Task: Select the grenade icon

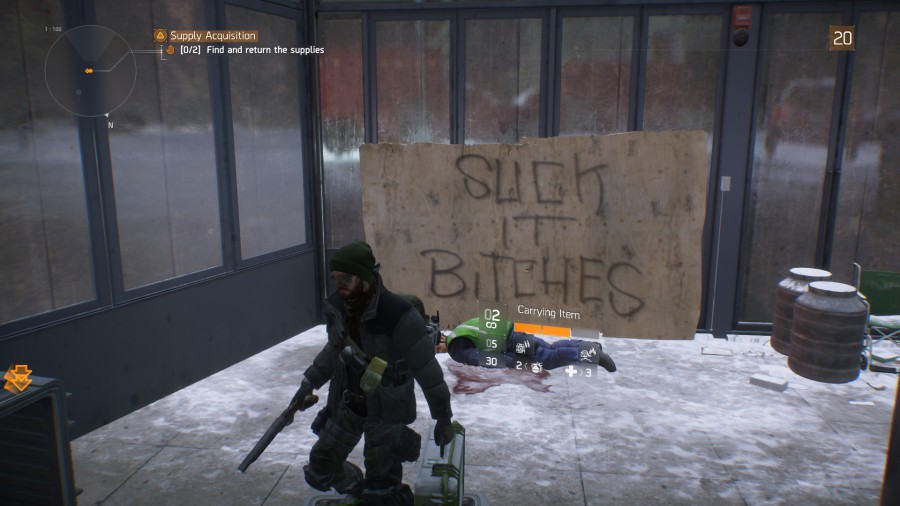Action: (536, 368)
